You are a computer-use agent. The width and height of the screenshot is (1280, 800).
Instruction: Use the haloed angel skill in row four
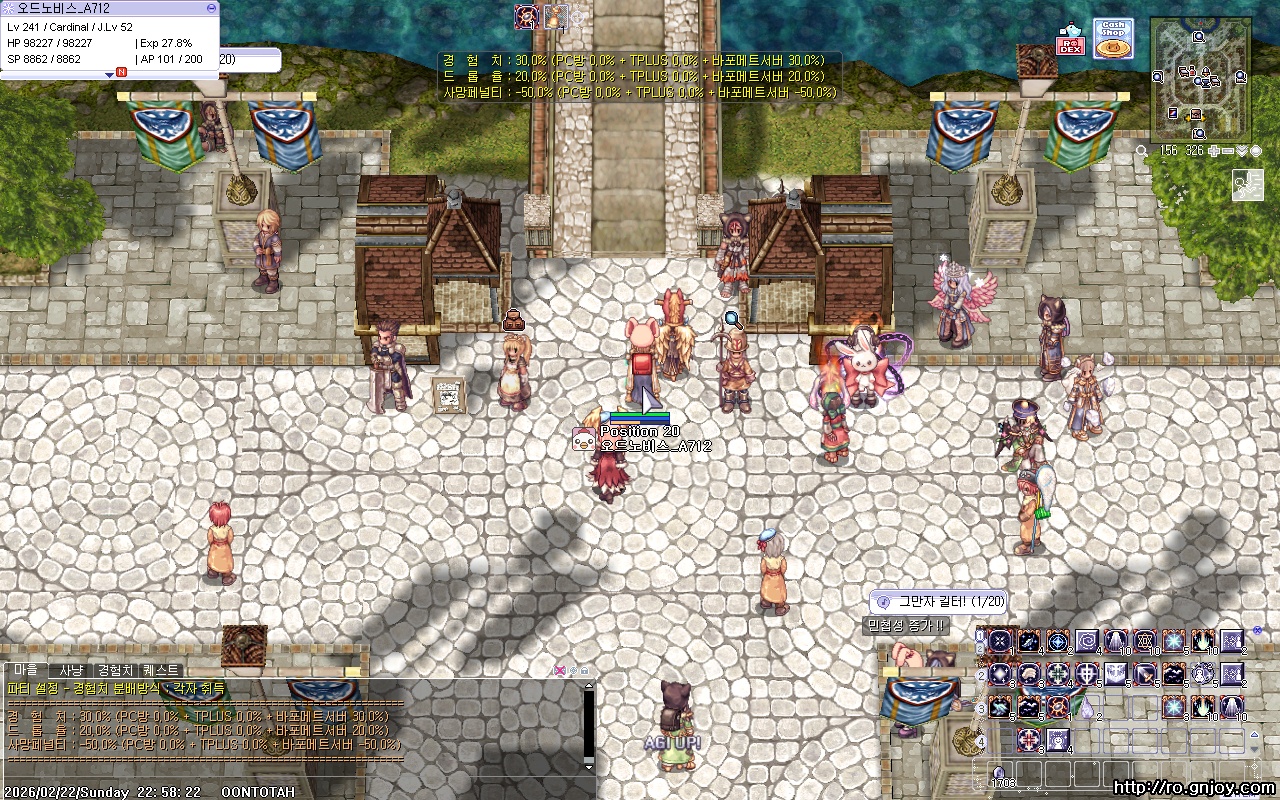(1058, 740)
